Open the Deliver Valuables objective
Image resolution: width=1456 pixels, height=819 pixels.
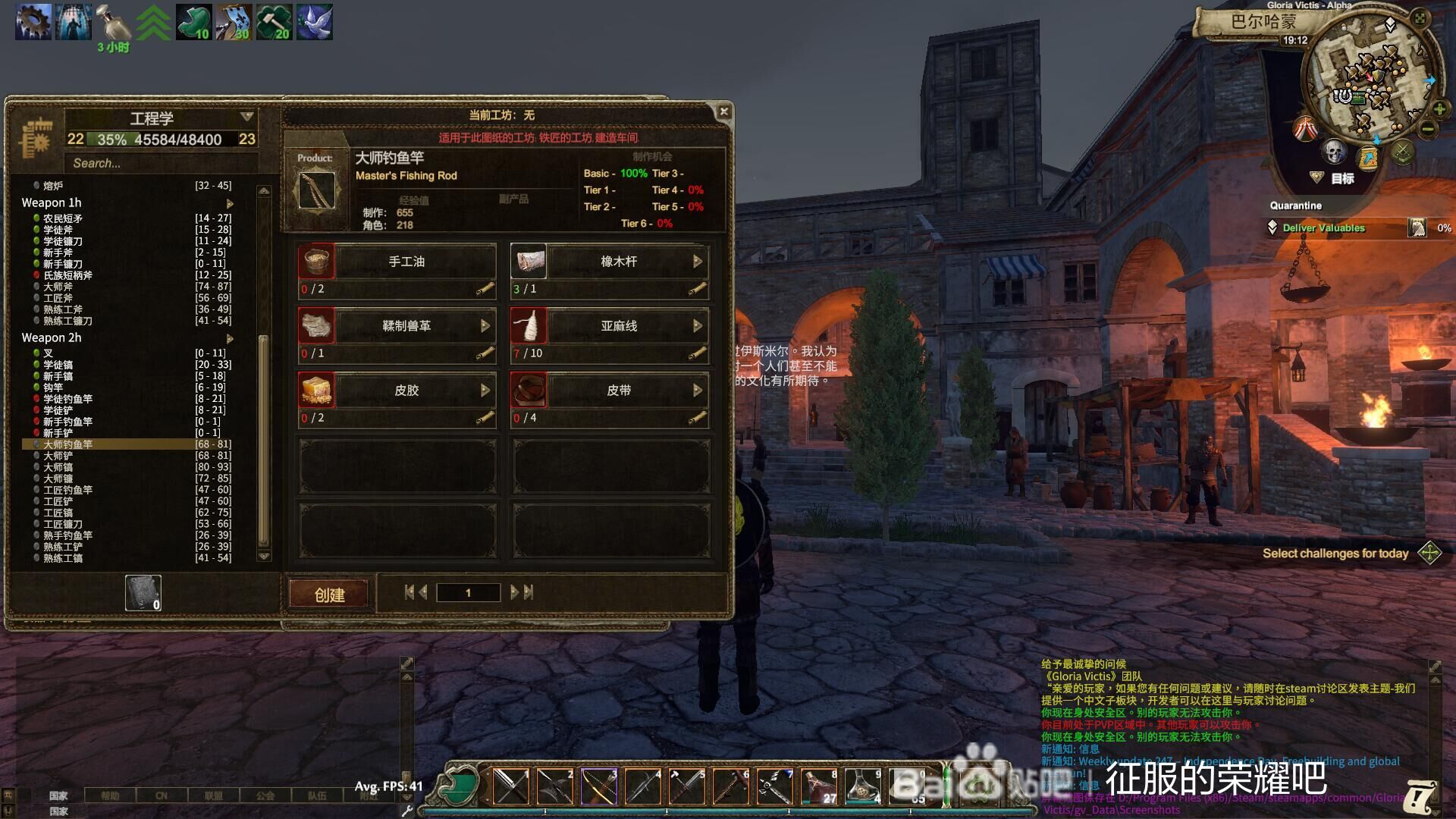click(1323, 228)
